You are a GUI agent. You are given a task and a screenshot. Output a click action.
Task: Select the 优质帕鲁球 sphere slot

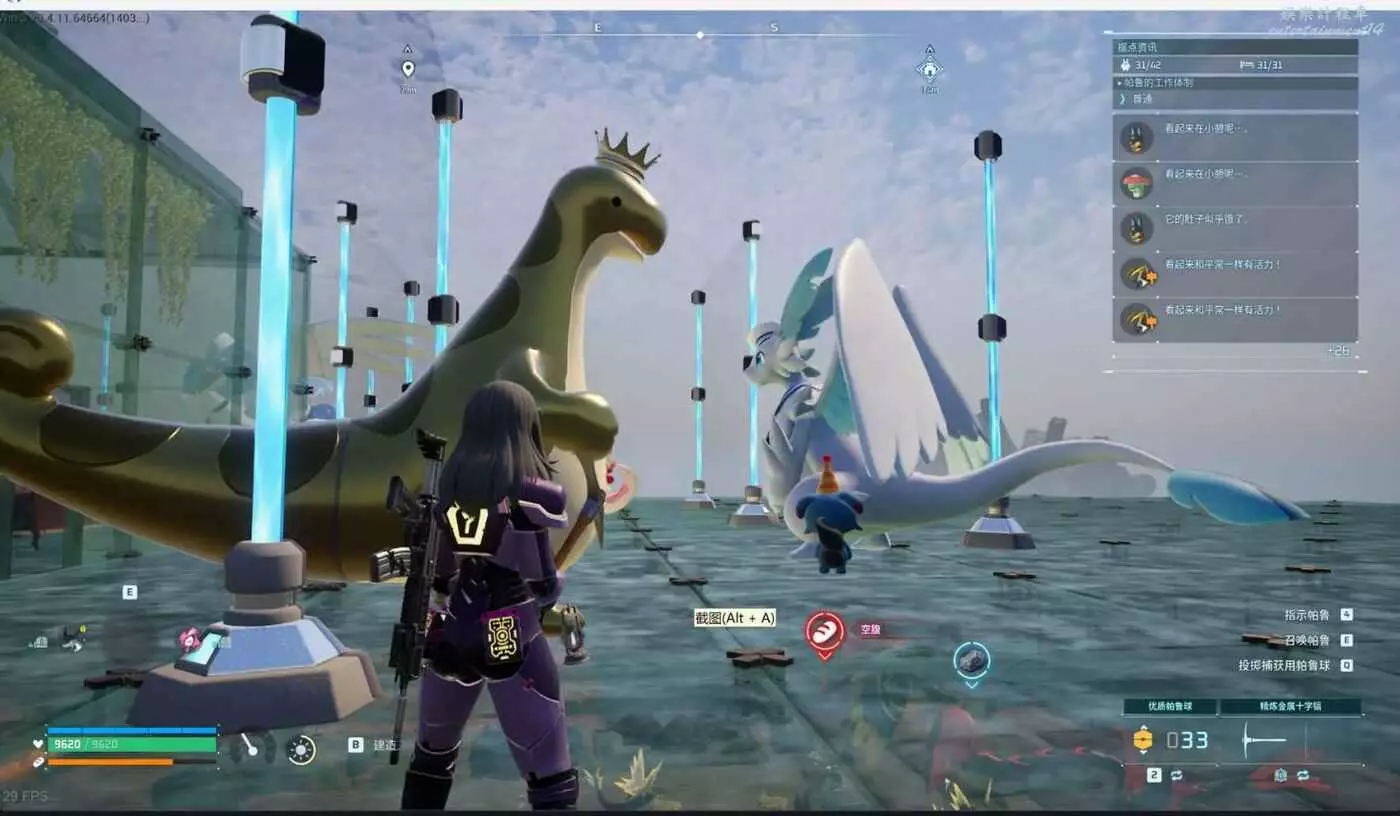click(1170, 707)
